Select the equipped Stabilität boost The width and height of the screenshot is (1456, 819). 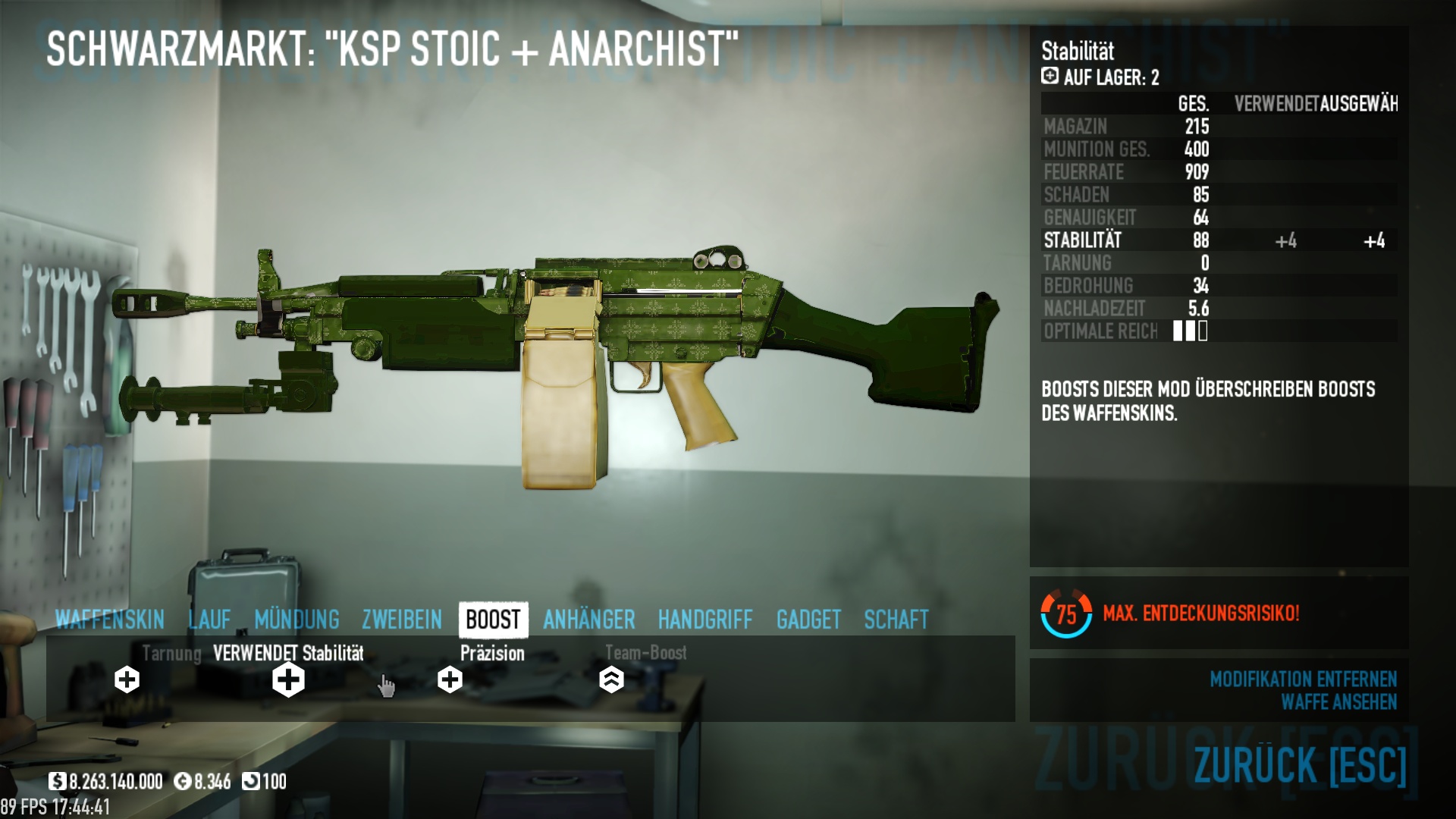click(288, 679)
